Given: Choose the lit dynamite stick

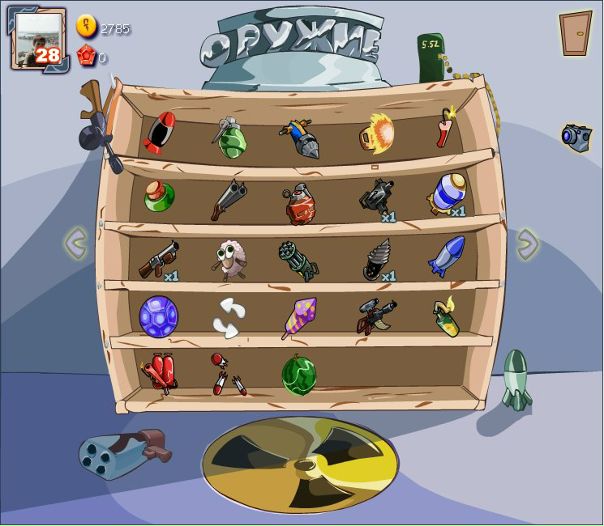Looking at the screenshot, I should [x=445, y=130].
